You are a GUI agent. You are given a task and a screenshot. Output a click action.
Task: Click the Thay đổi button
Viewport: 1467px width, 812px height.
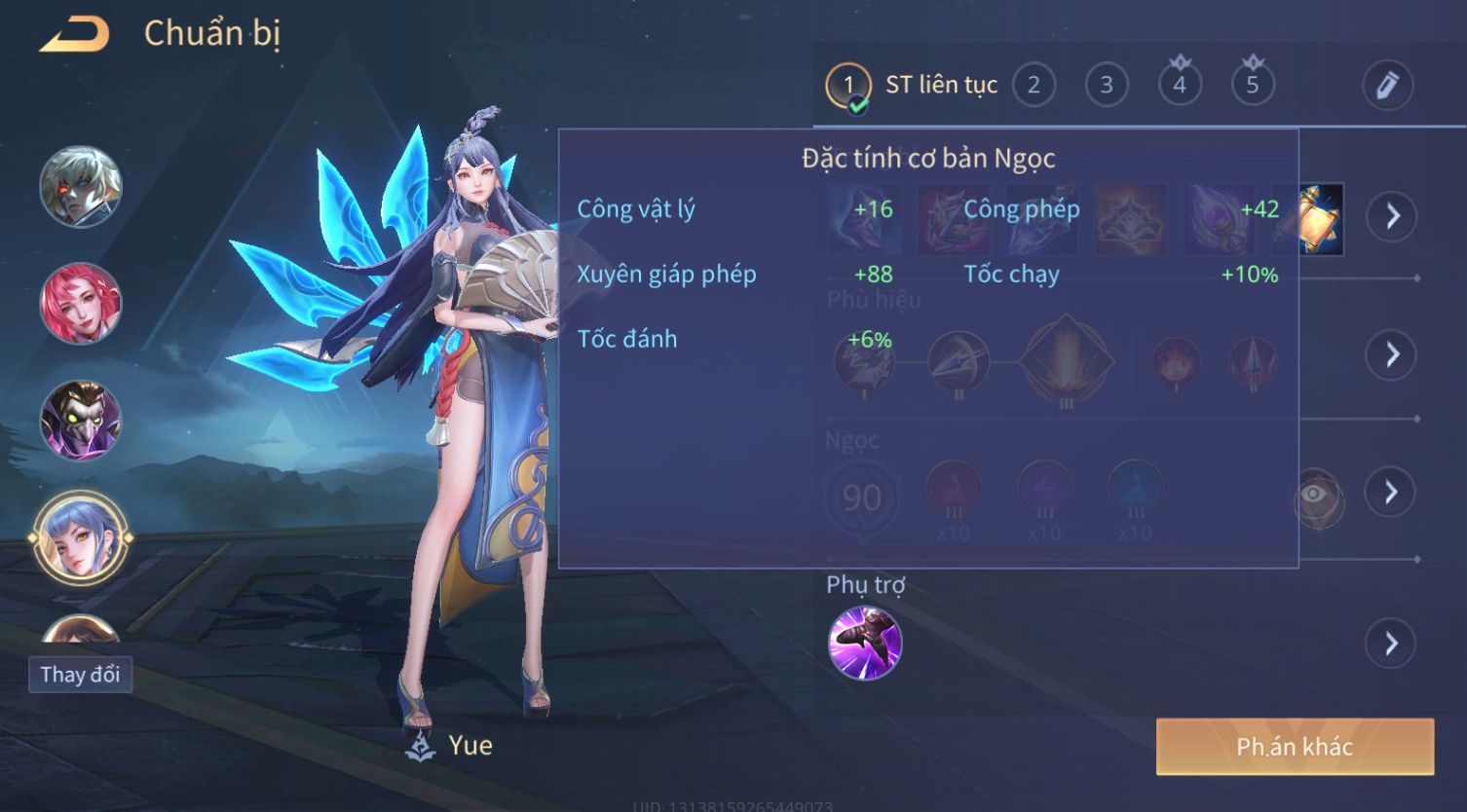pos(80,675)
